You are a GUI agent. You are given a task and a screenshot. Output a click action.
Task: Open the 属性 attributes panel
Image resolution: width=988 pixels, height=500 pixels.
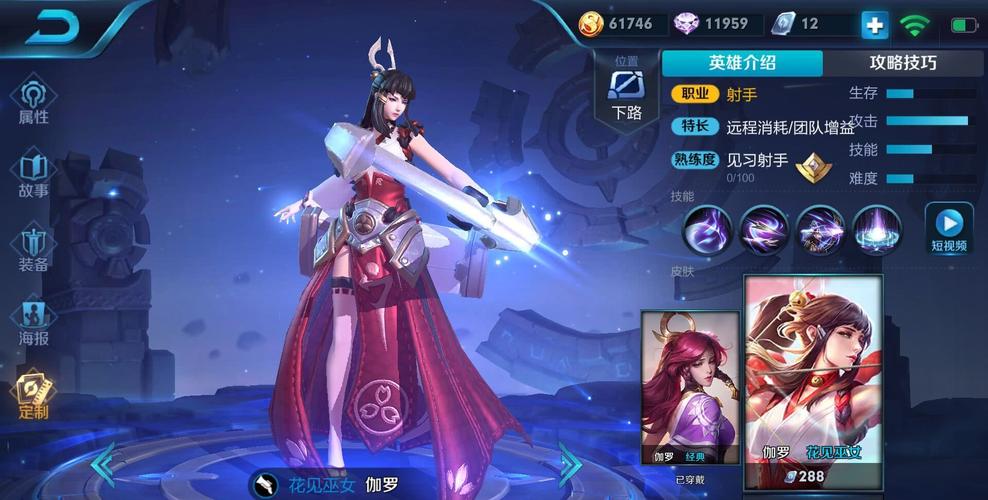(33, 101)
